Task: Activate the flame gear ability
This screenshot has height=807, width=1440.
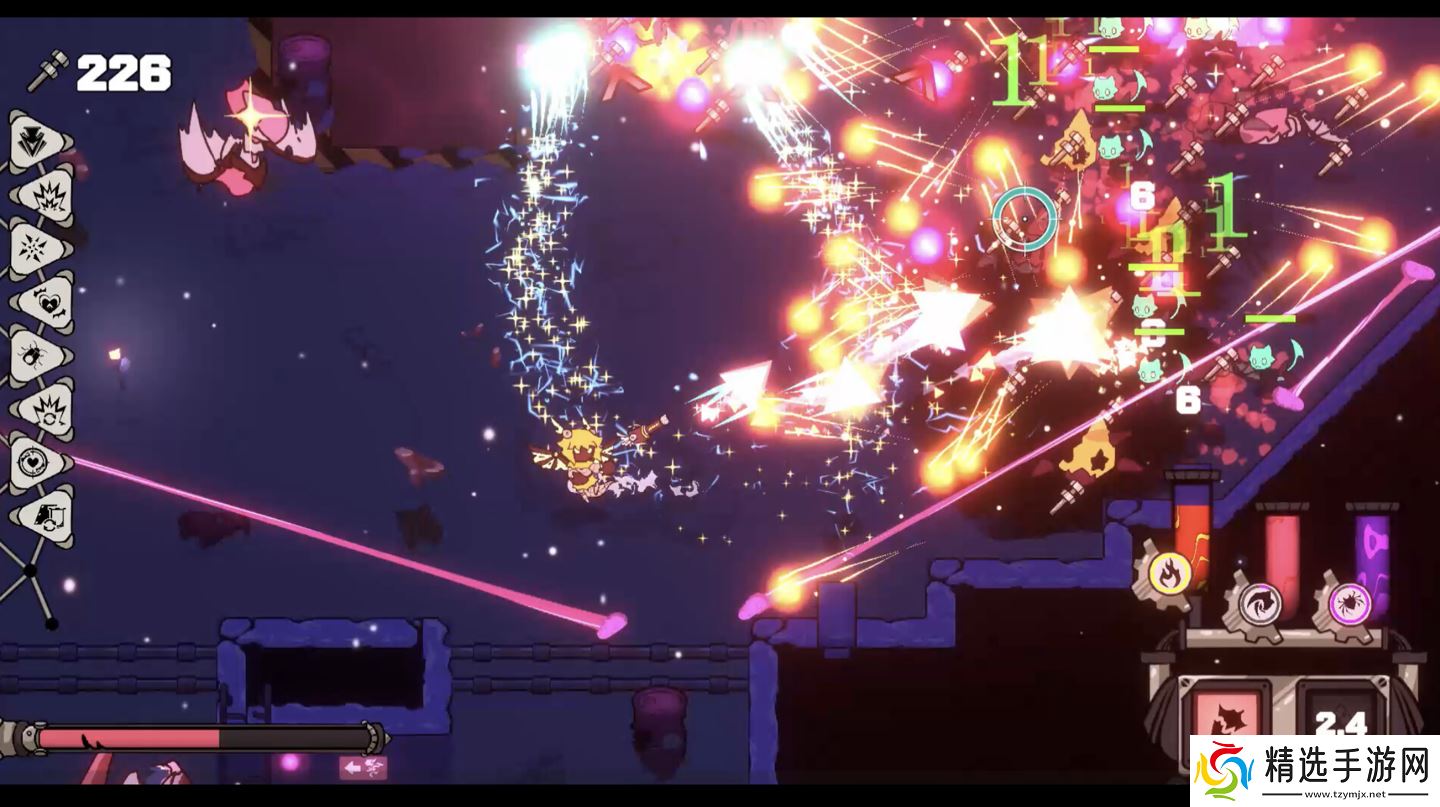Action: 1167,572
